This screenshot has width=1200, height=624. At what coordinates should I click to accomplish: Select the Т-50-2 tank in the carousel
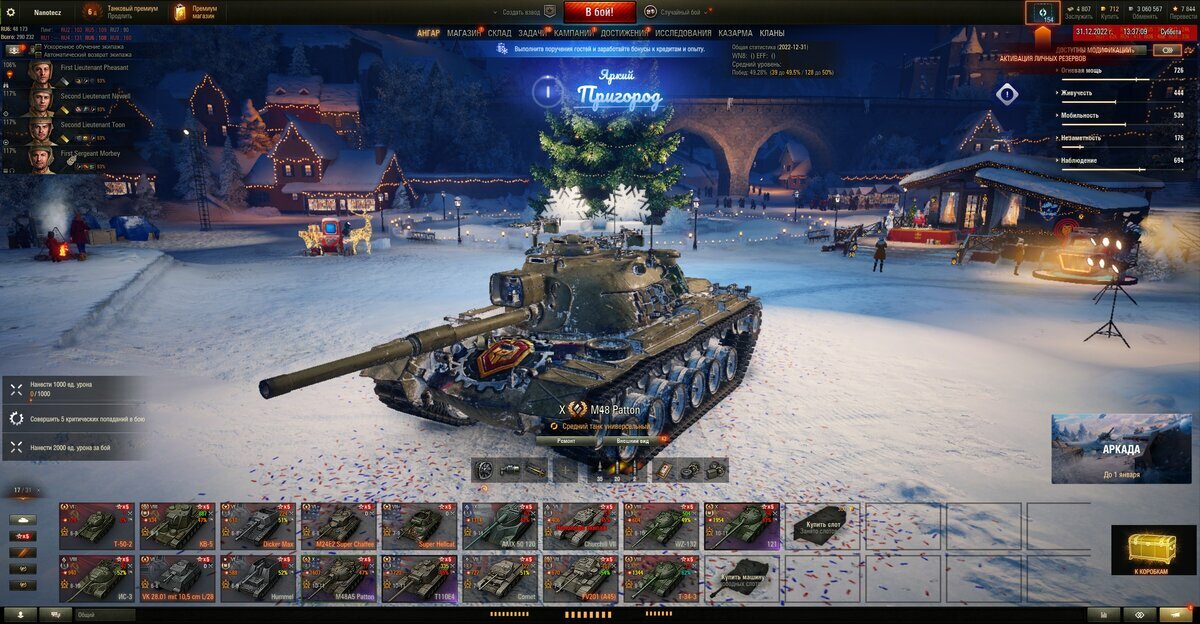pos(96,525)
